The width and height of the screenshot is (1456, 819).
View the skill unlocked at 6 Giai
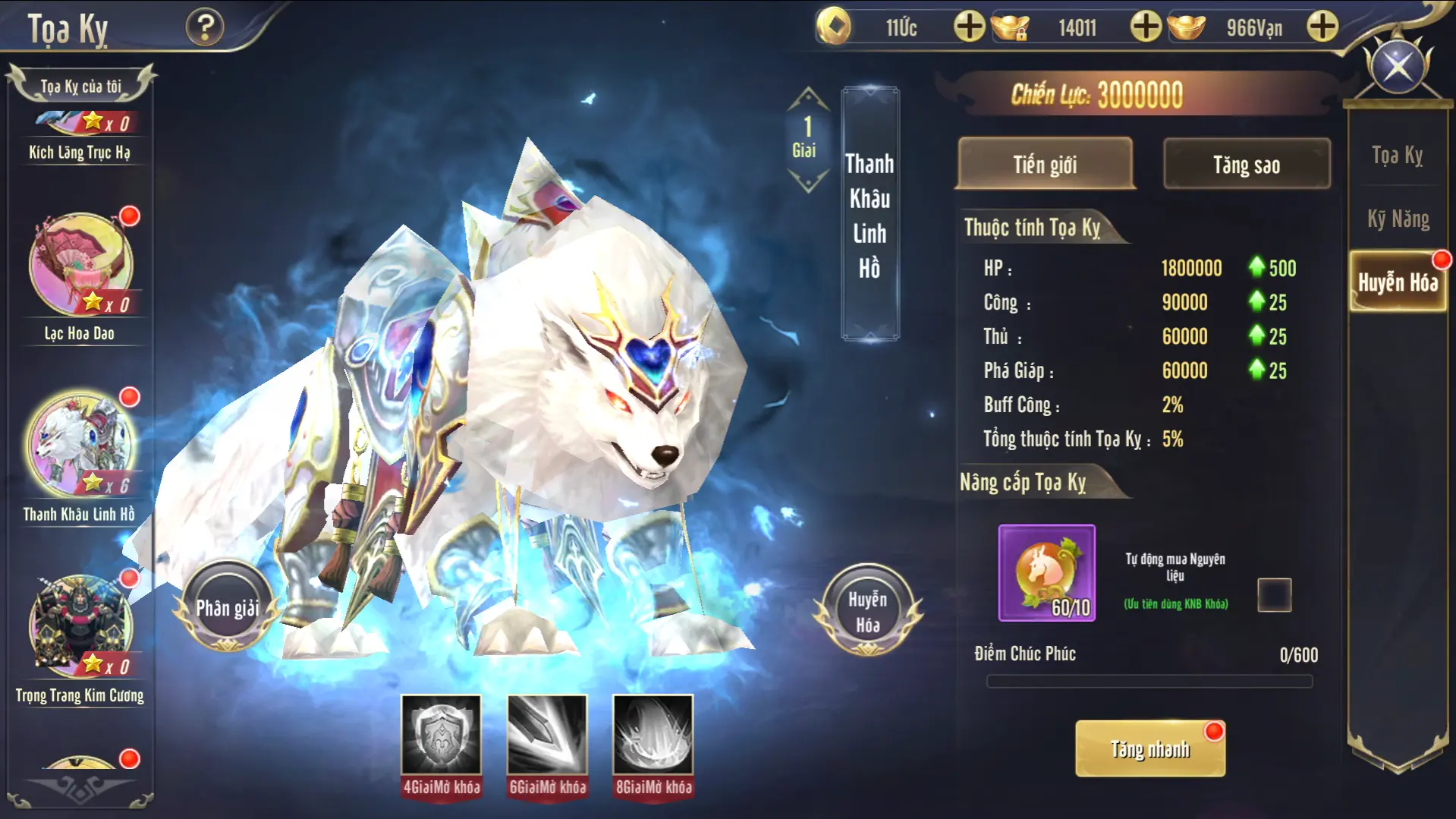[x=547, y=735]
